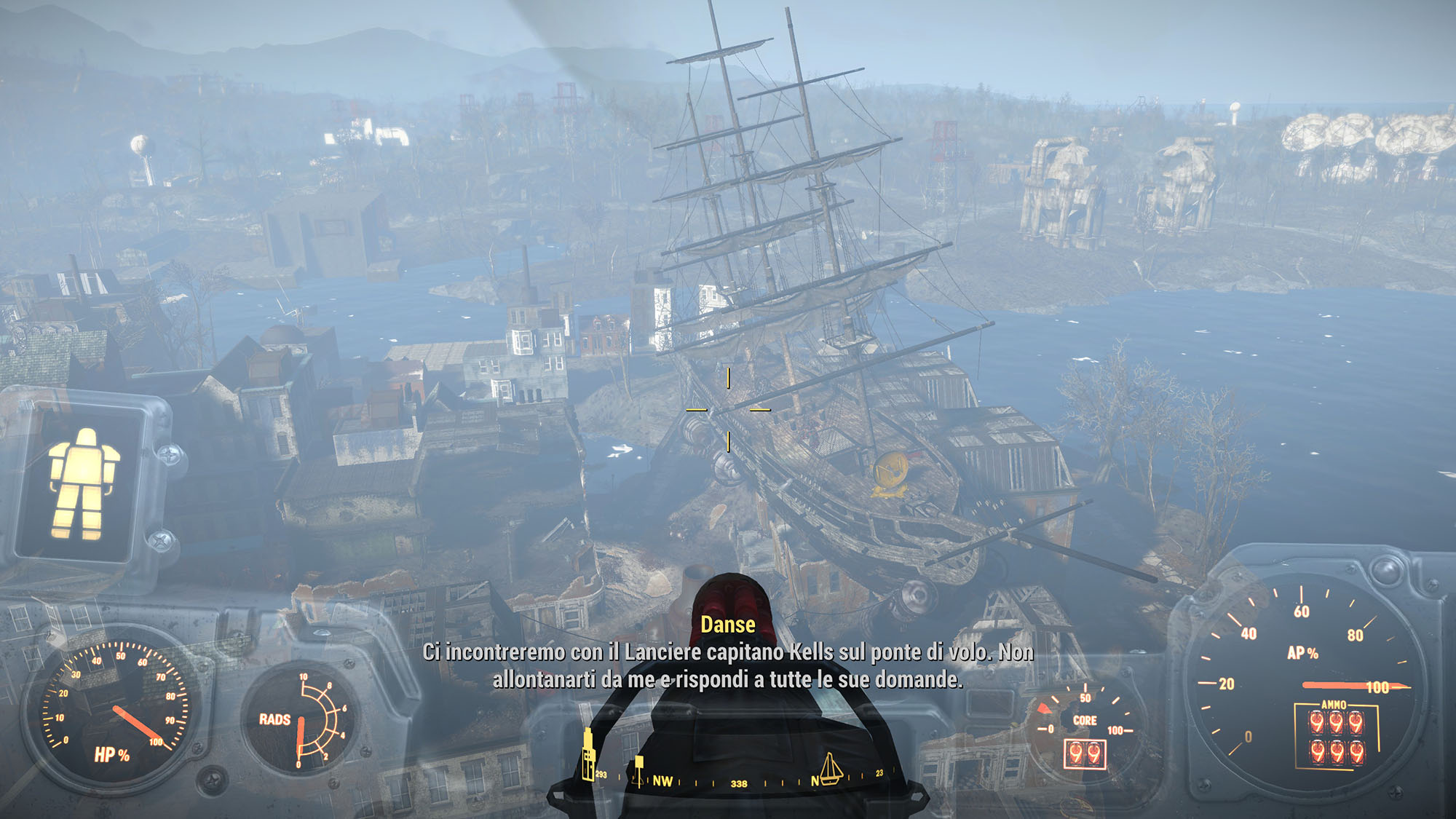Viewport: 1456px width, 819px height.
Task: Select the sailboat marker on the compass
Action: click(x=831, y=769)
